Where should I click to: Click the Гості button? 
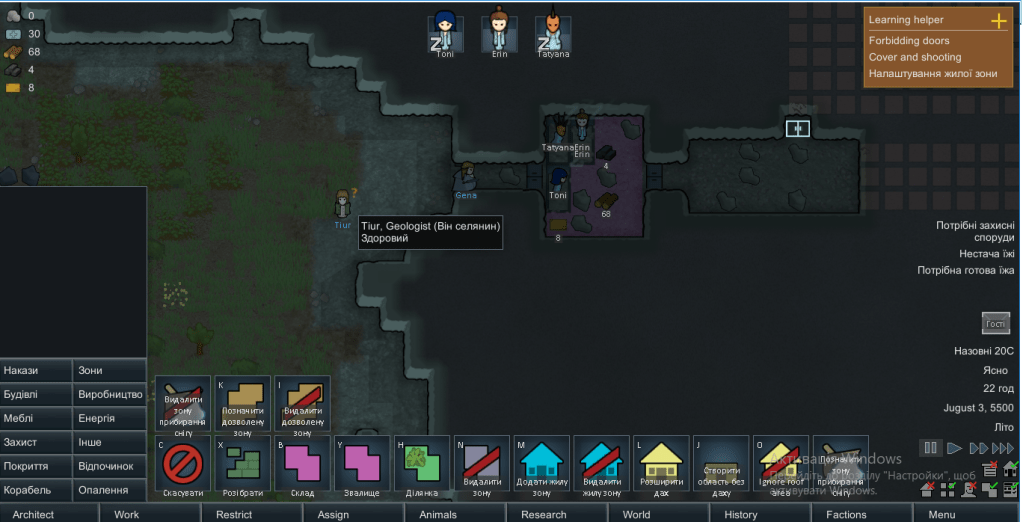tap(996, 324)
